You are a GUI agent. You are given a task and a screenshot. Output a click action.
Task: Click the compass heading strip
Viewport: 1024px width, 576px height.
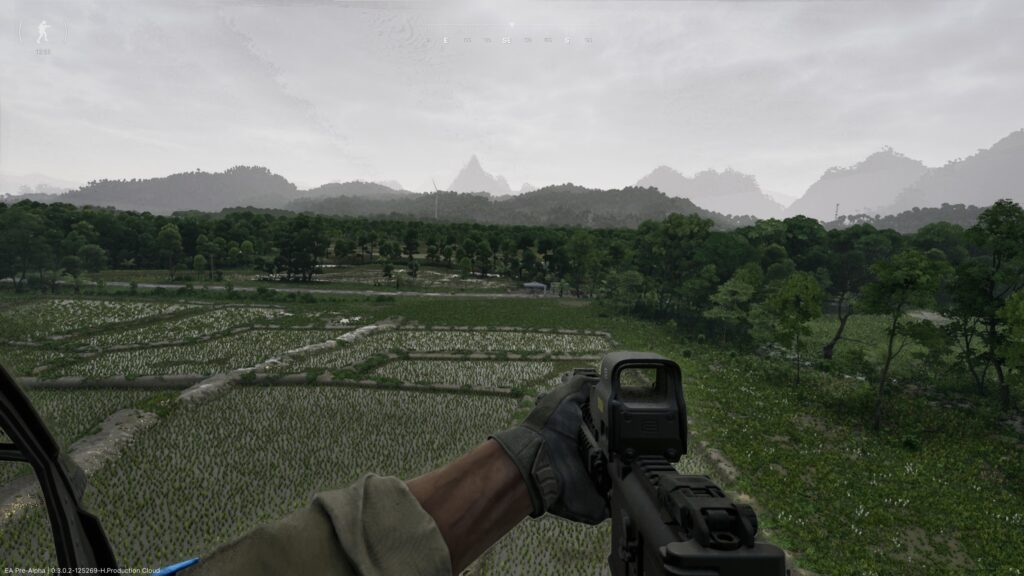point(510,40)
